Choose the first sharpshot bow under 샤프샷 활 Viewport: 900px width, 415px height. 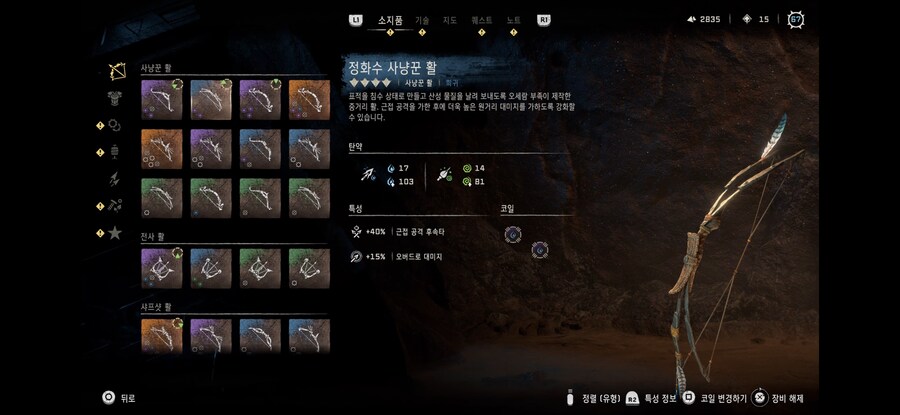pos(161,337)
